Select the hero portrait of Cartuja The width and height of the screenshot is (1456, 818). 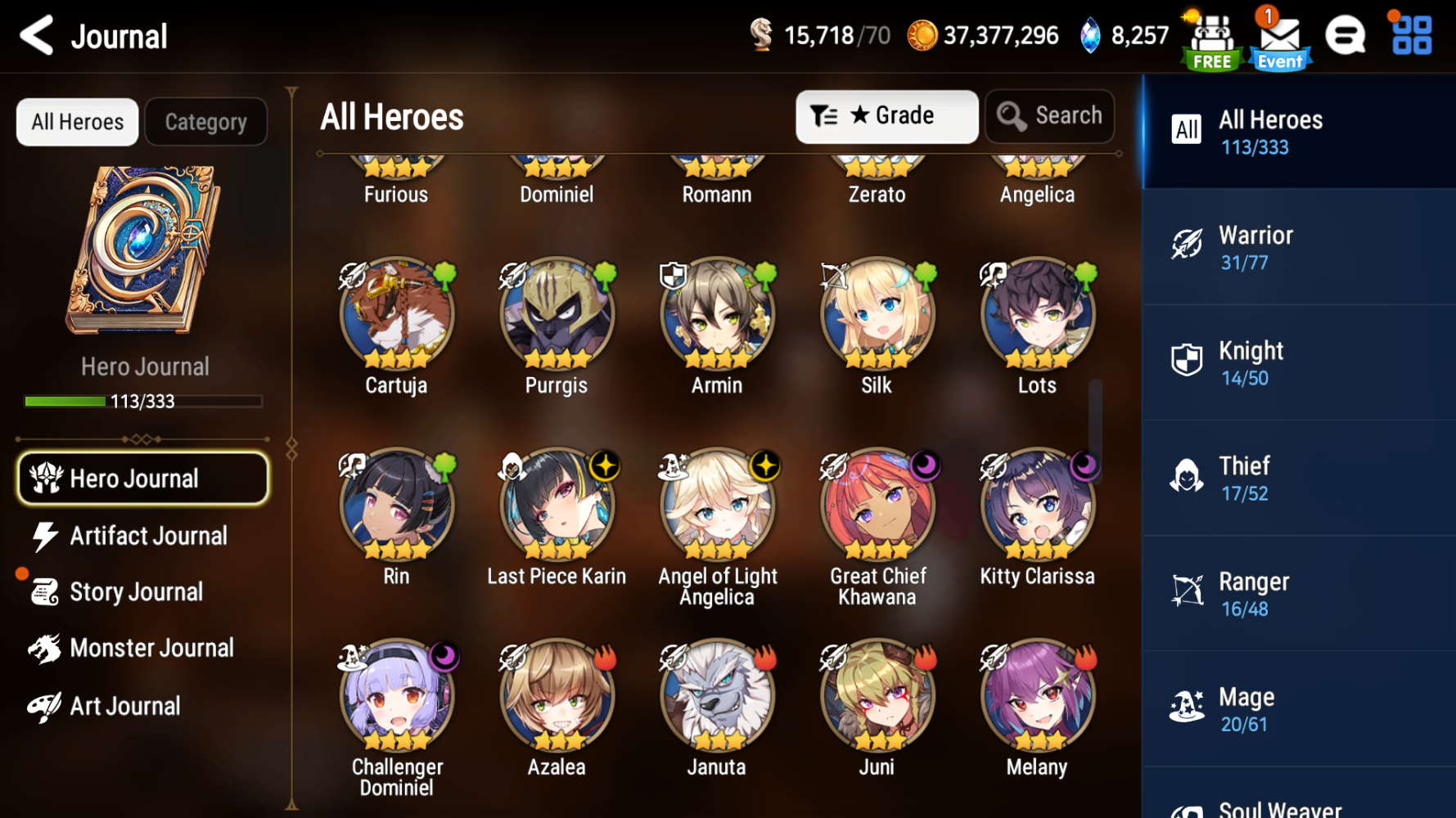pyautogui.click(x=396, y=315)
